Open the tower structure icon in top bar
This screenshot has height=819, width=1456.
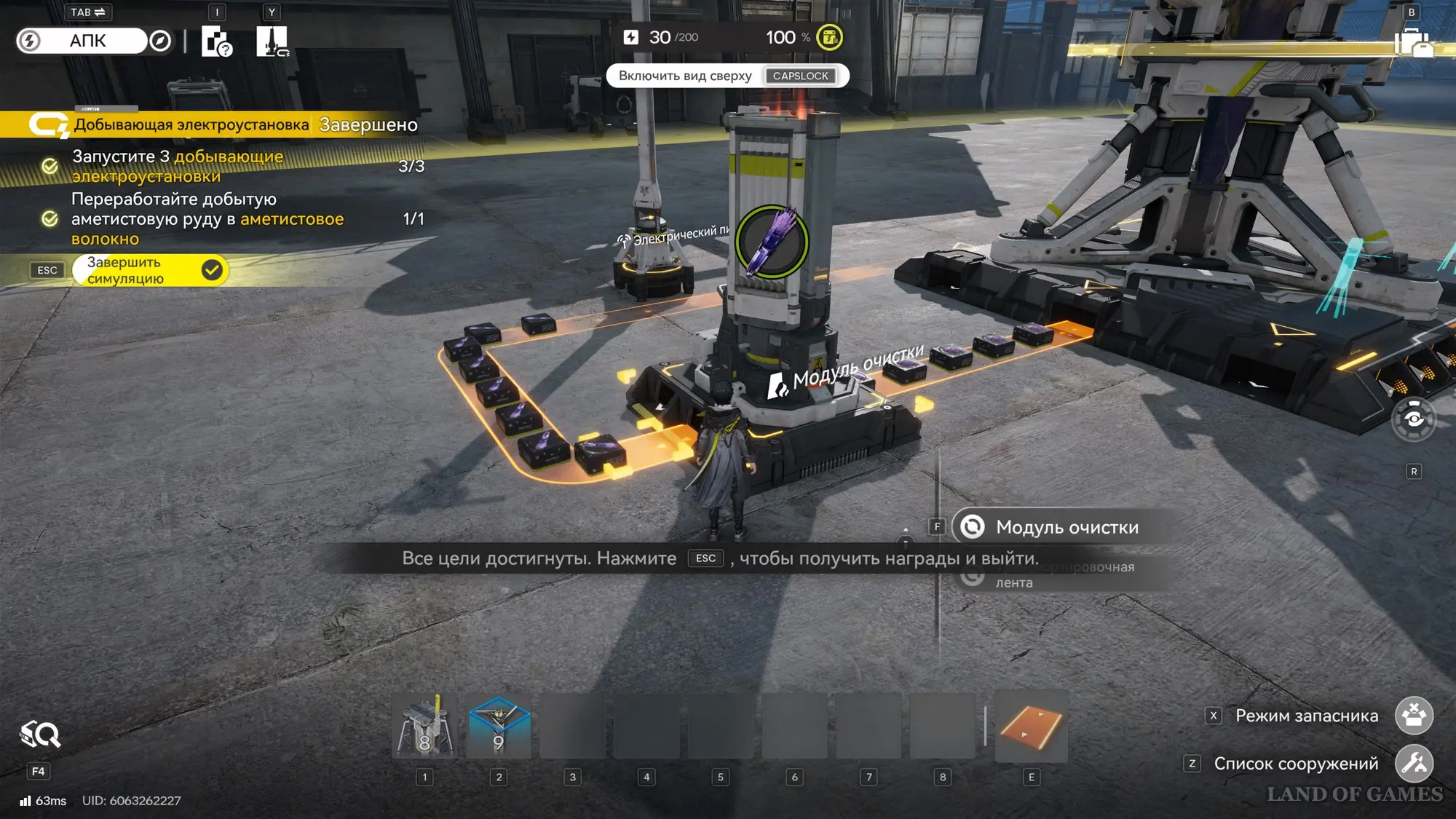coord(272,41)
